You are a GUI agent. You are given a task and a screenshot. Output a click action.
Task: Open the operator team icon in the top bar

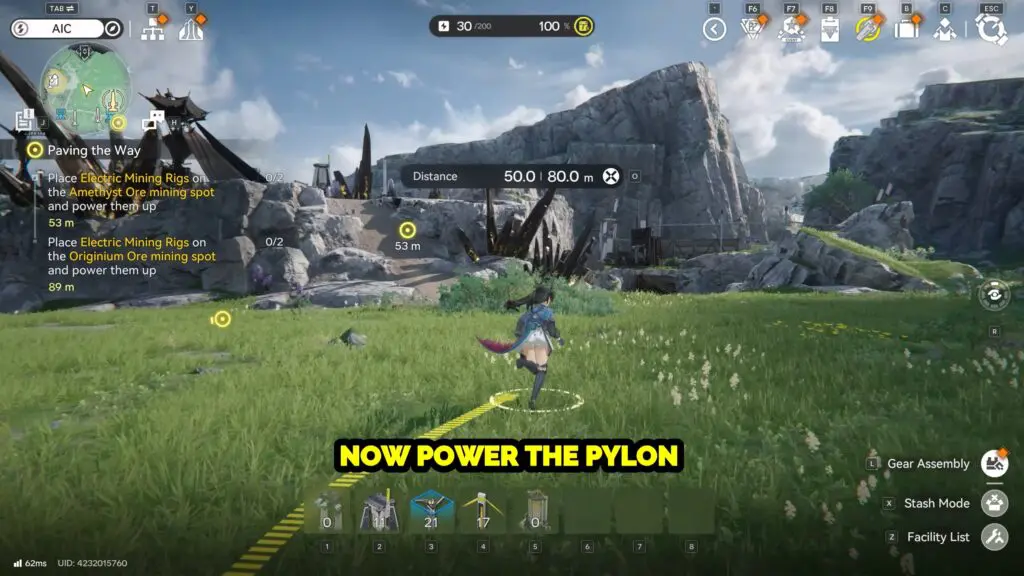pos(945,29)
